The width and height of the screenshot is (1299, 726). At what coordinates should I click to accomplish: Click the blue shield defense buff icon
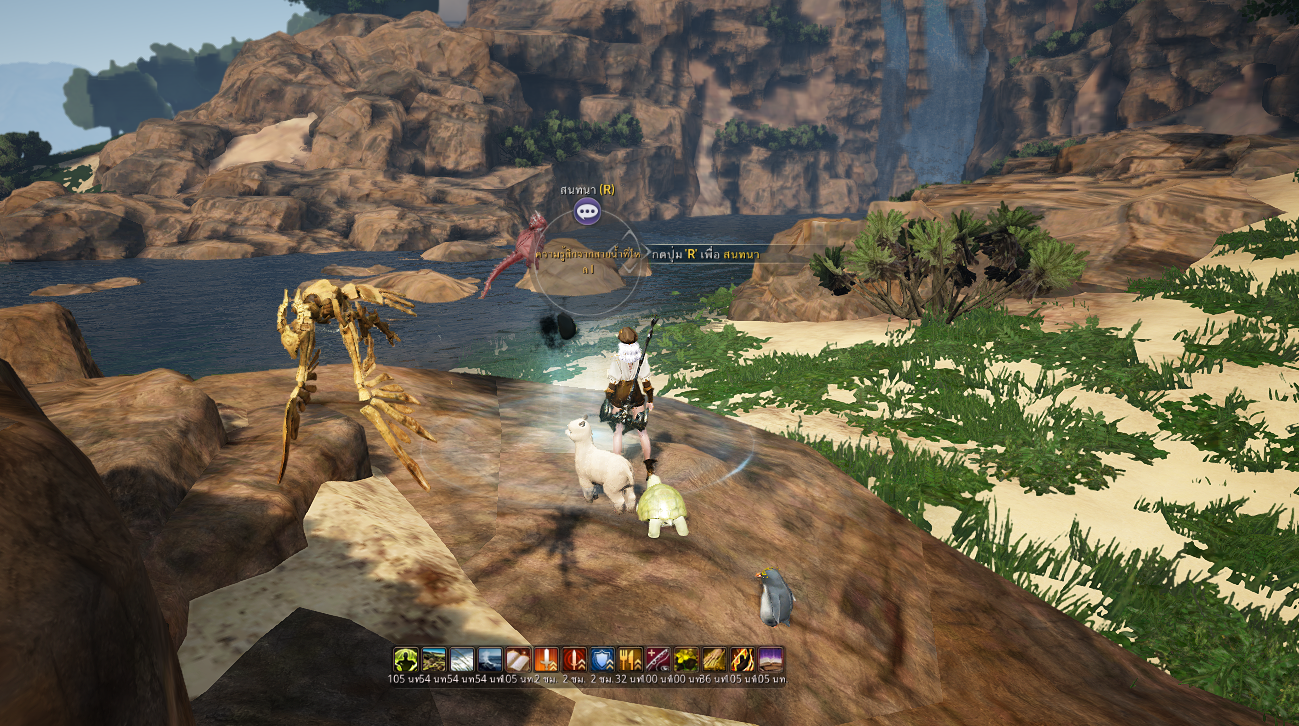click(601, 659)
